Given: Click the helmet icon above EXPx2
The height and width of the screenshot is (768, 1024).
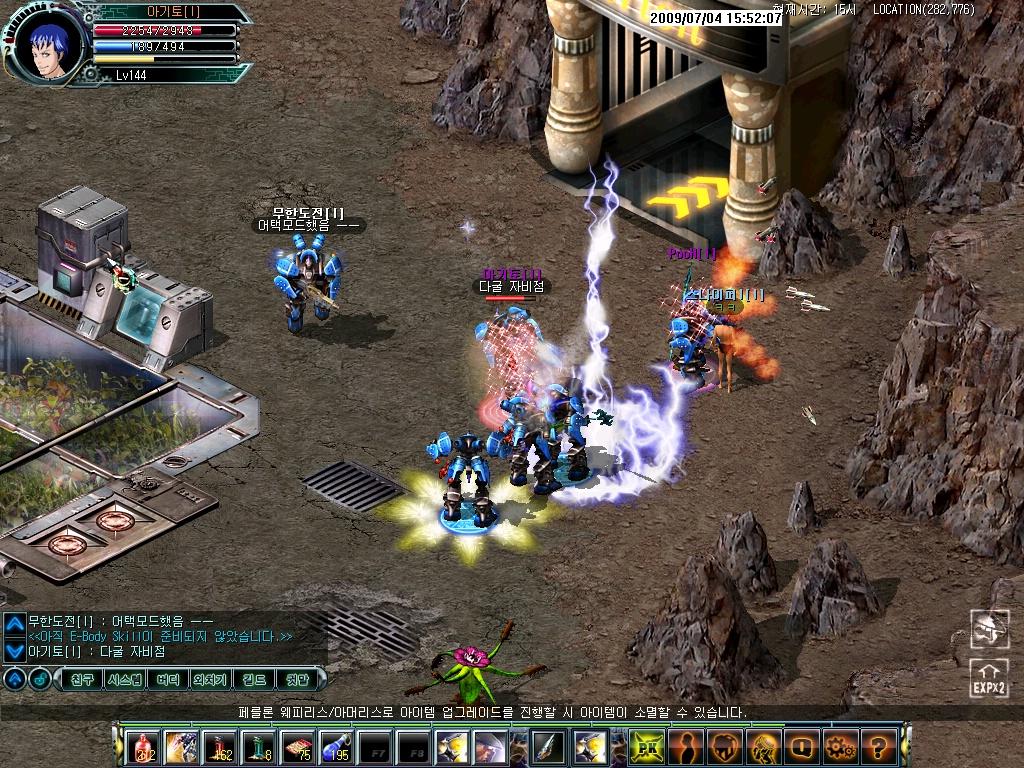Looking at the screenshot, I should point(988,628).
